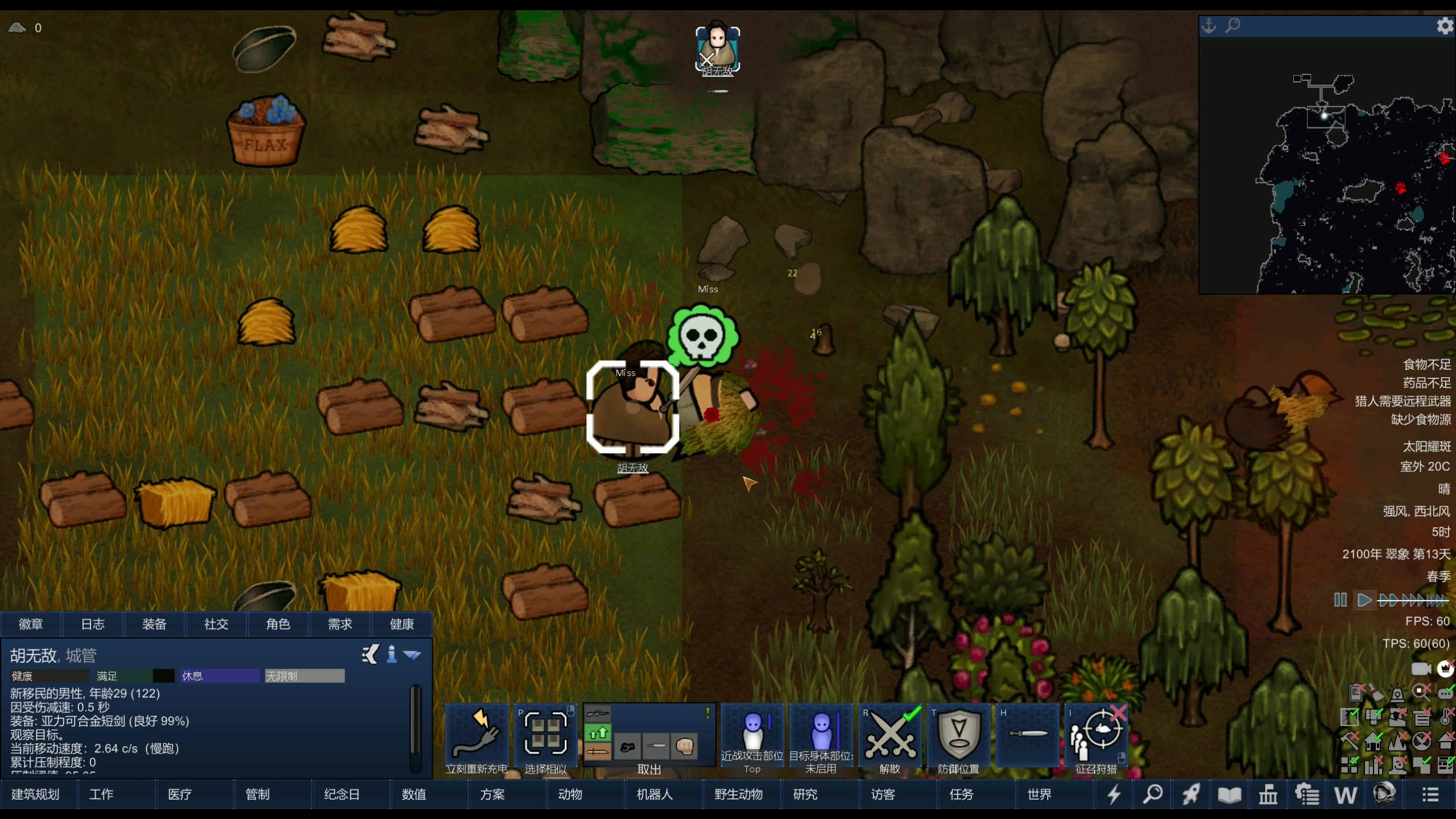This screenshot has width=1456, height=819.
Task: Open the 工作 work tab
Action: coord(101,794)
